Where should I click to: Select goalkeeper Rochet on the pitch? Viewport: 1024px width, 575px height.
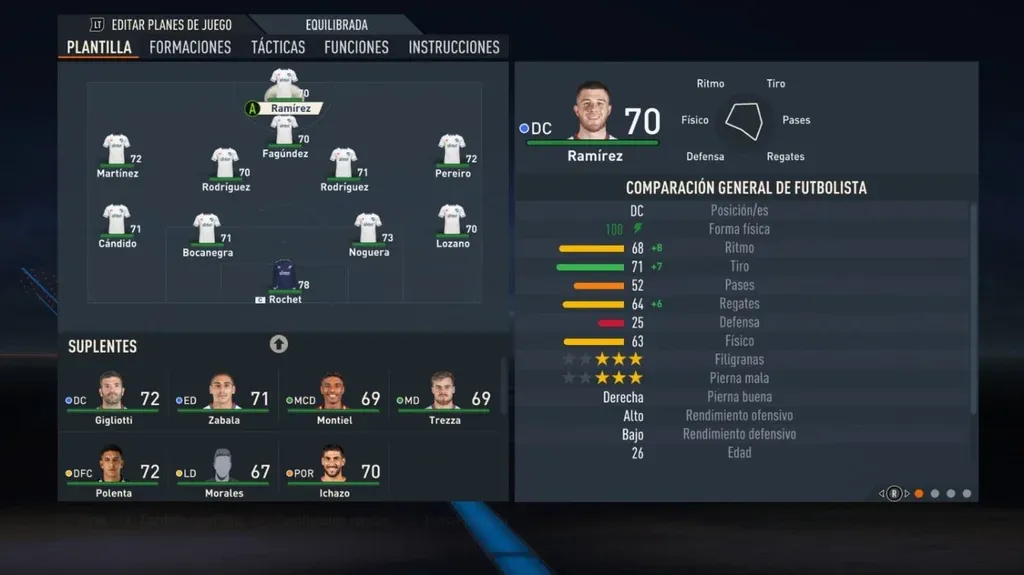pos(284,276)
